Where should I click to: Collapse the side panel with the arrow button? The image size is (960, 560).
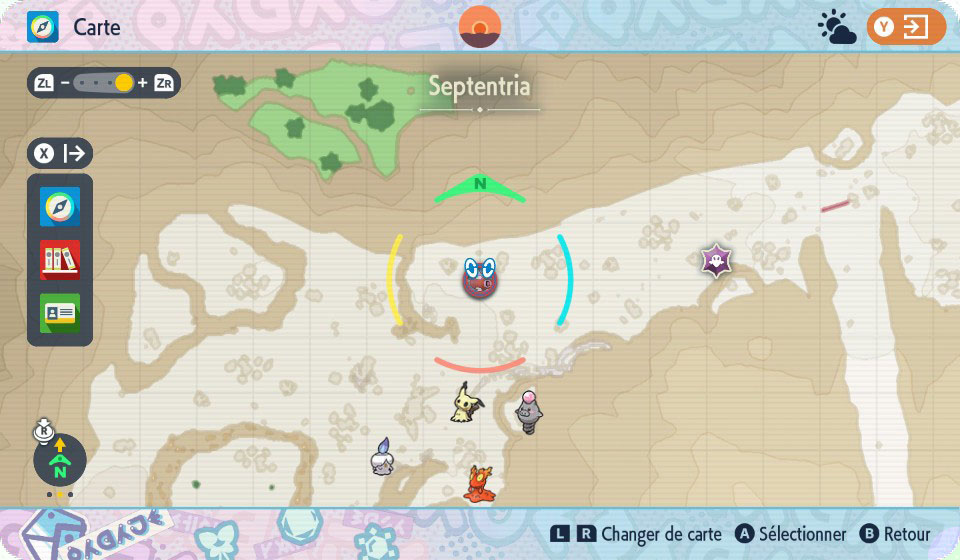(61, 154)
